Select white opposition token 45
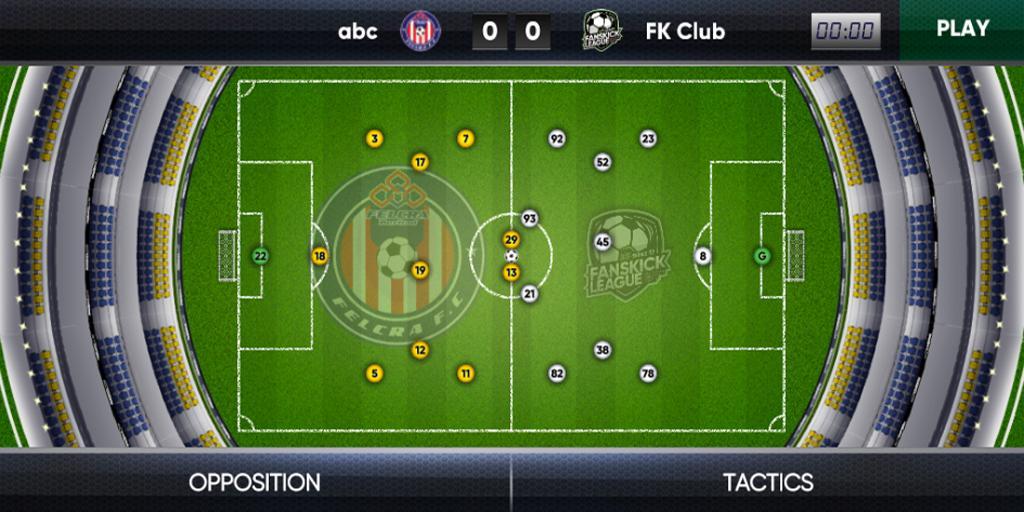 coord(602,241)
